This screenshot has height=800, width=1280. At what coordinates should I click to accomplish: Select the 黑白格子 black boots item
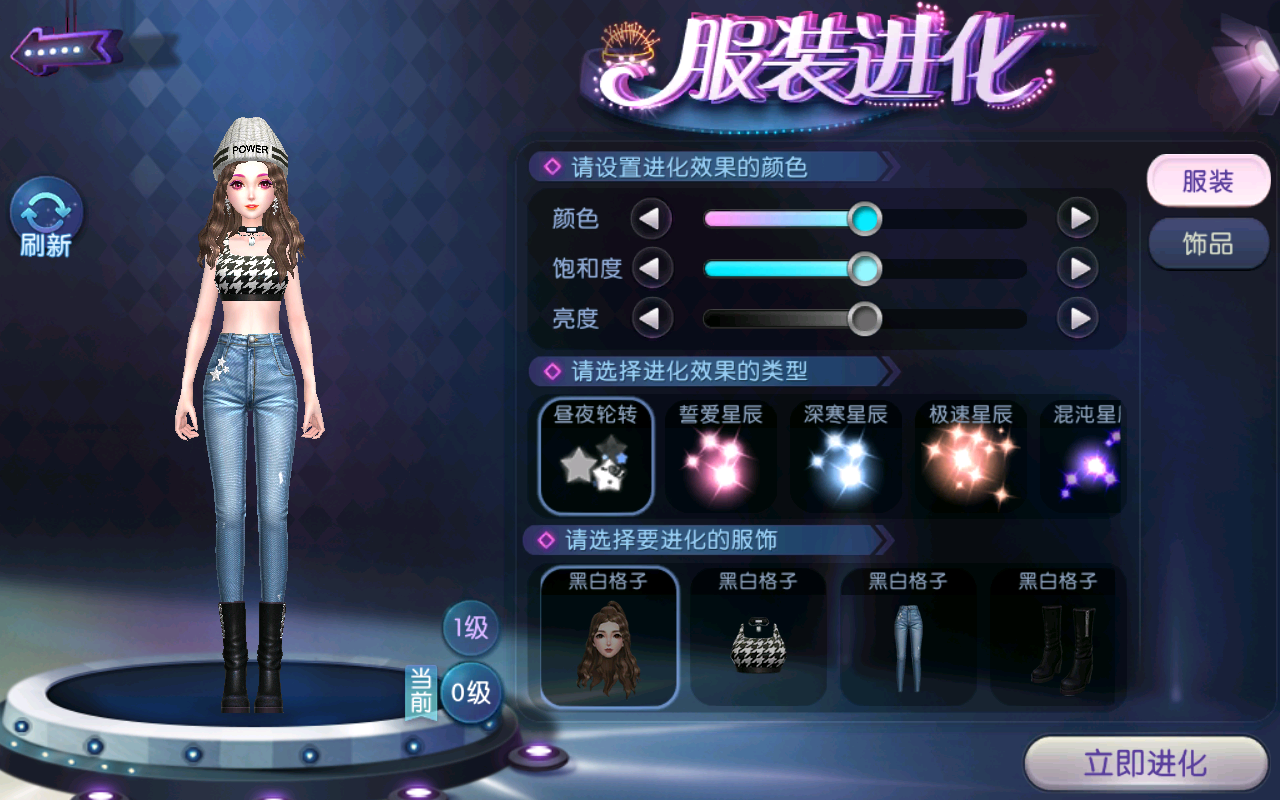click(x=1058, y=636)
